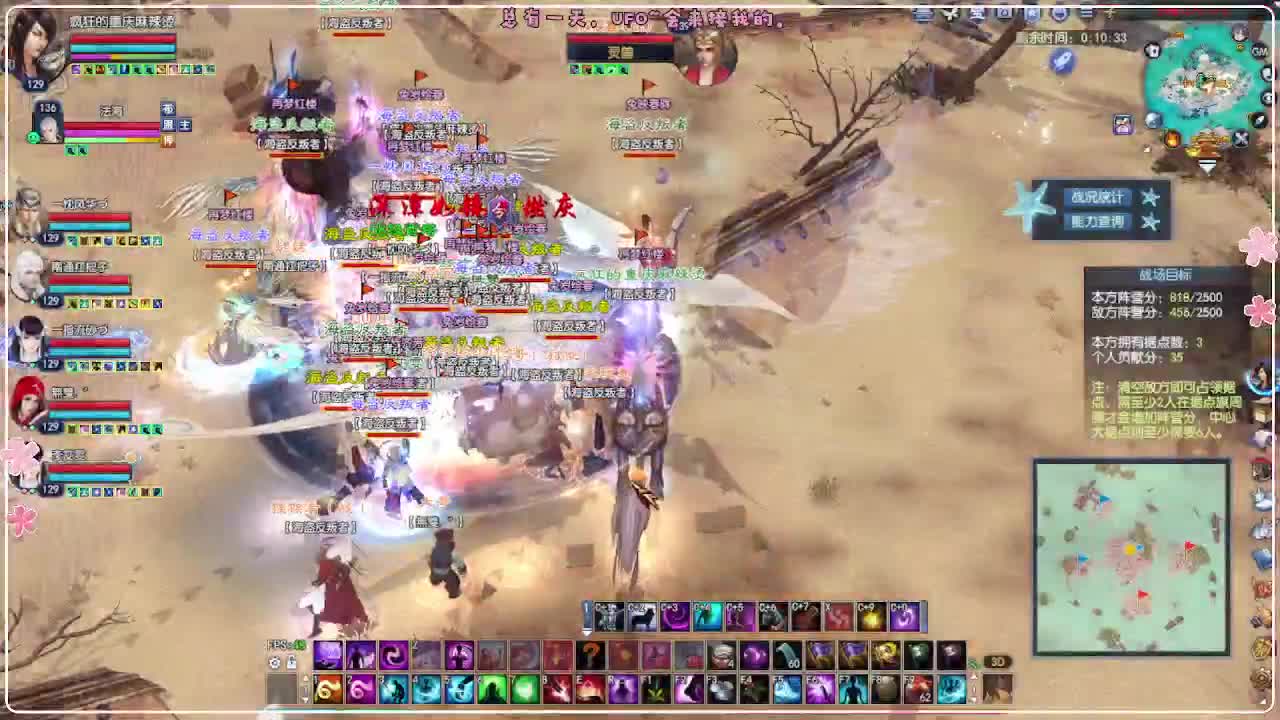The height and width of the screenshot is (720, 1280).
Task: Collapse the minimap with the downward arrow
Action: 1208,166
